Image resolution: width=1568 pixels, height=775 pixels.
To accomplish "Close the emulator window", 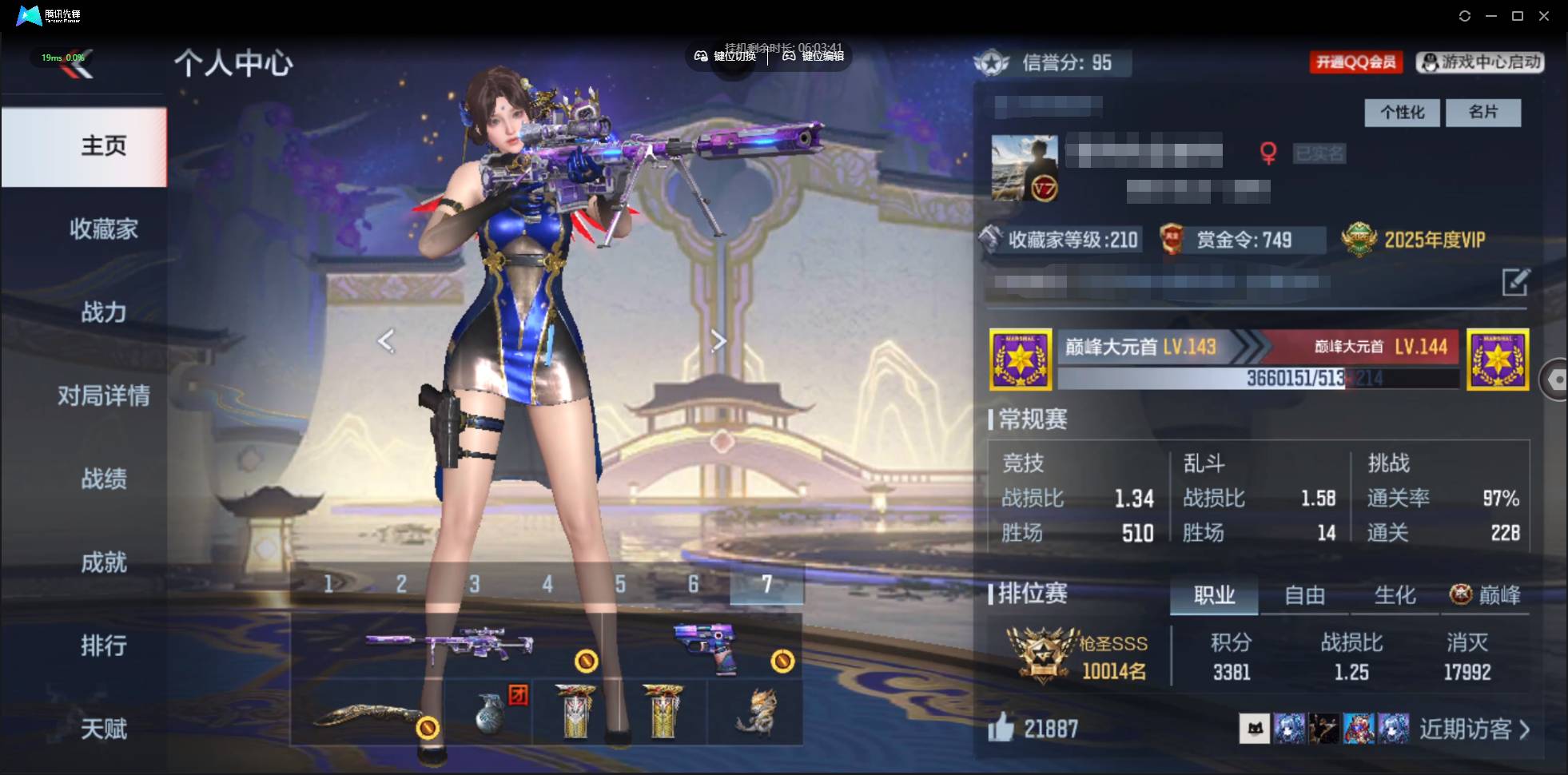I will pyautogui.click(x=1544, y=16).
